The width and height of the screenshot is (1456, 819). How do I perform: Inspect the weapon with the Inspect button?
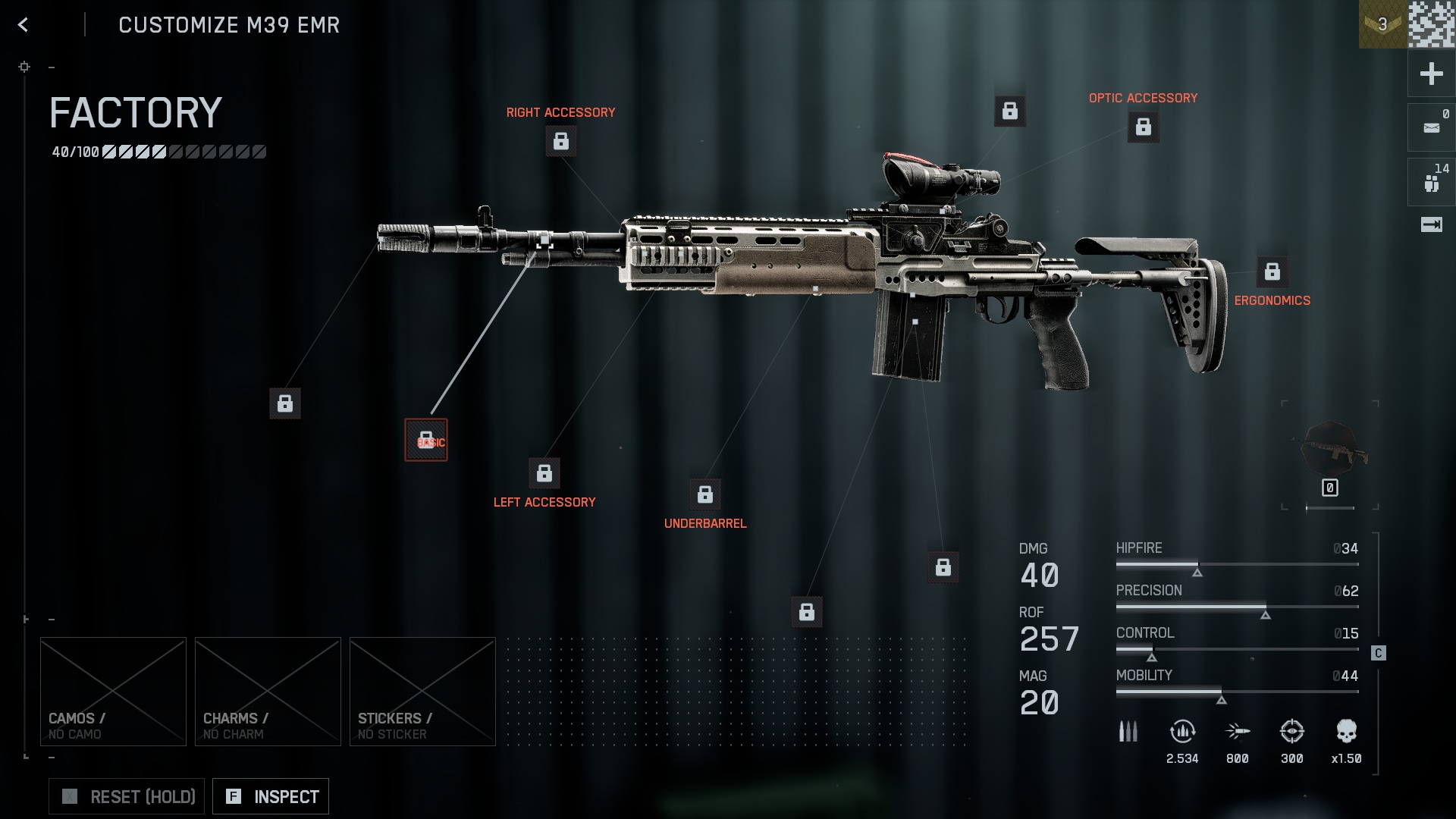point(271,796)
